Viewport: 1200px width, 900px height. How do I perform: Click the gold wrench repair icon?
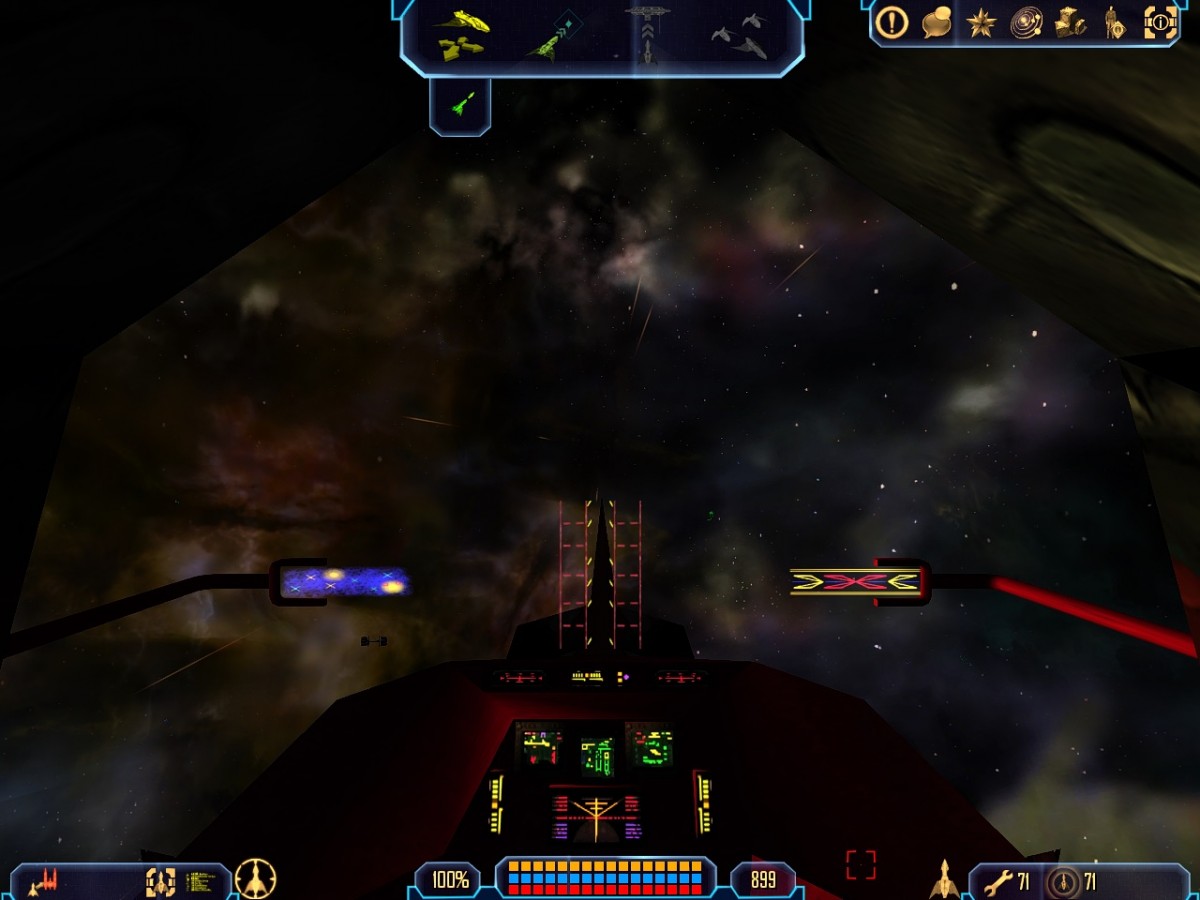[x=998, y=882]
